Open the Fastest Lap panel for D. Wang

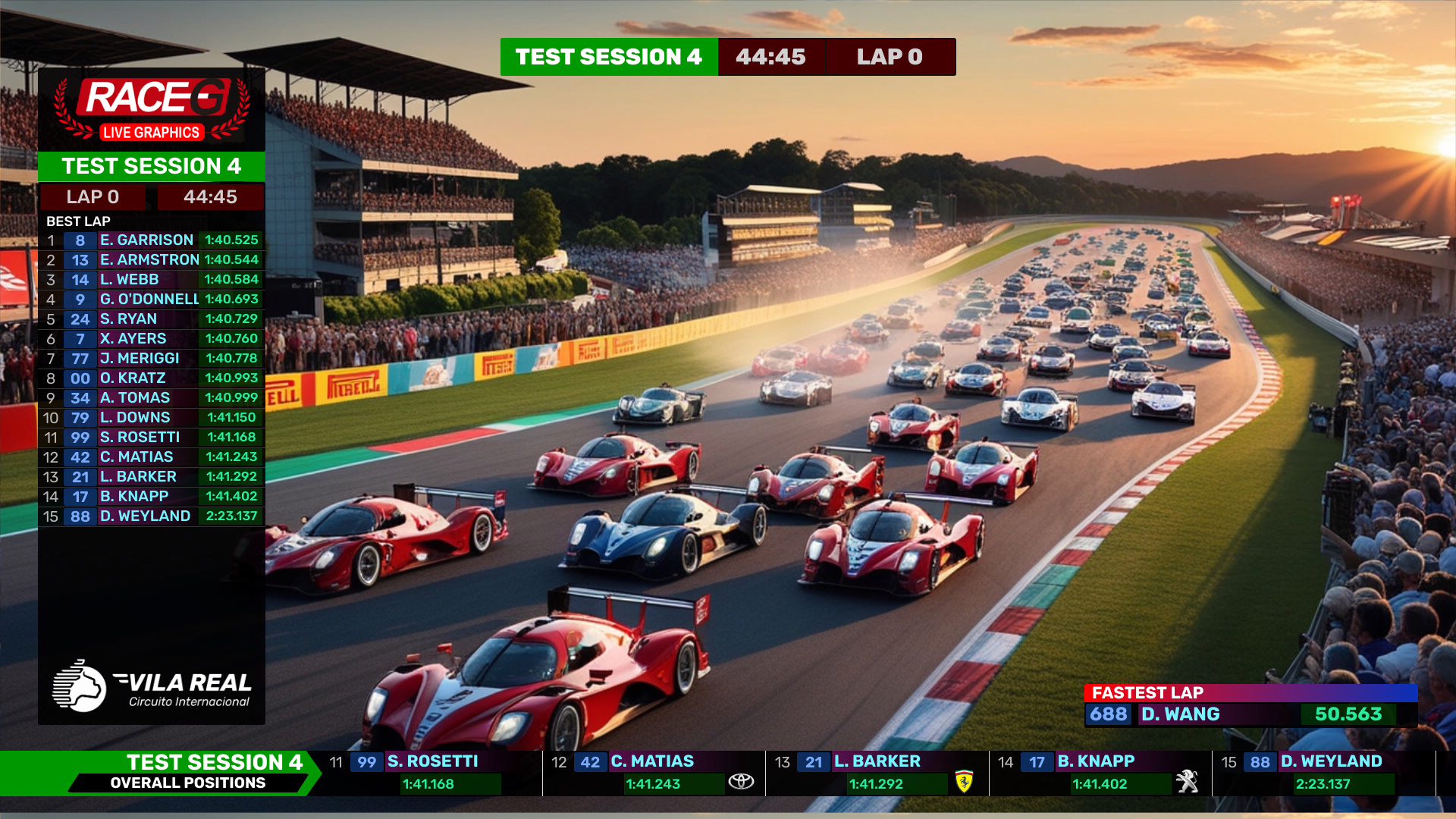(1250, 706)
